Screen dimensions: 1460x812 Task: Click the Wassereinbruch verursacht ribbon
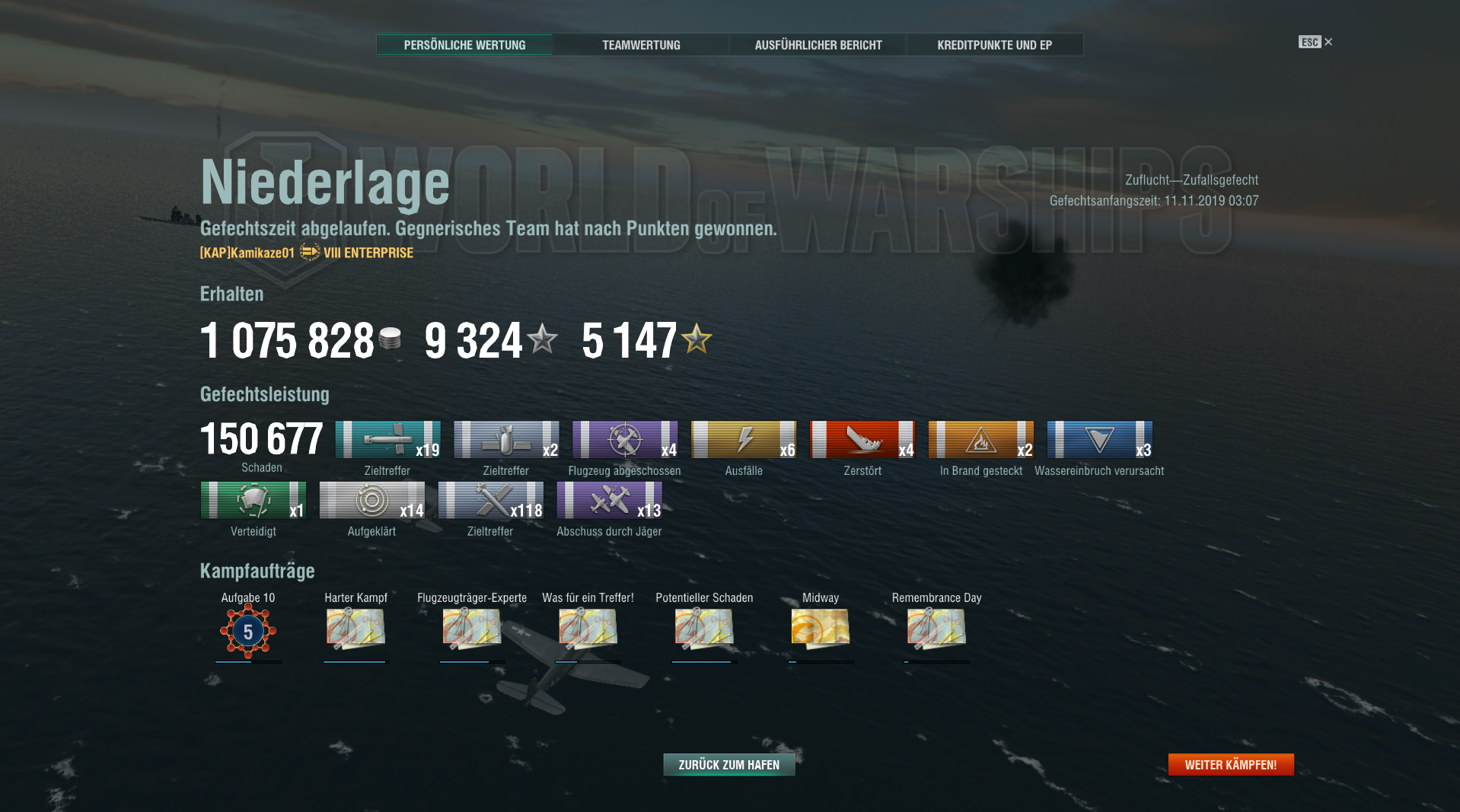coord(1100,440)
